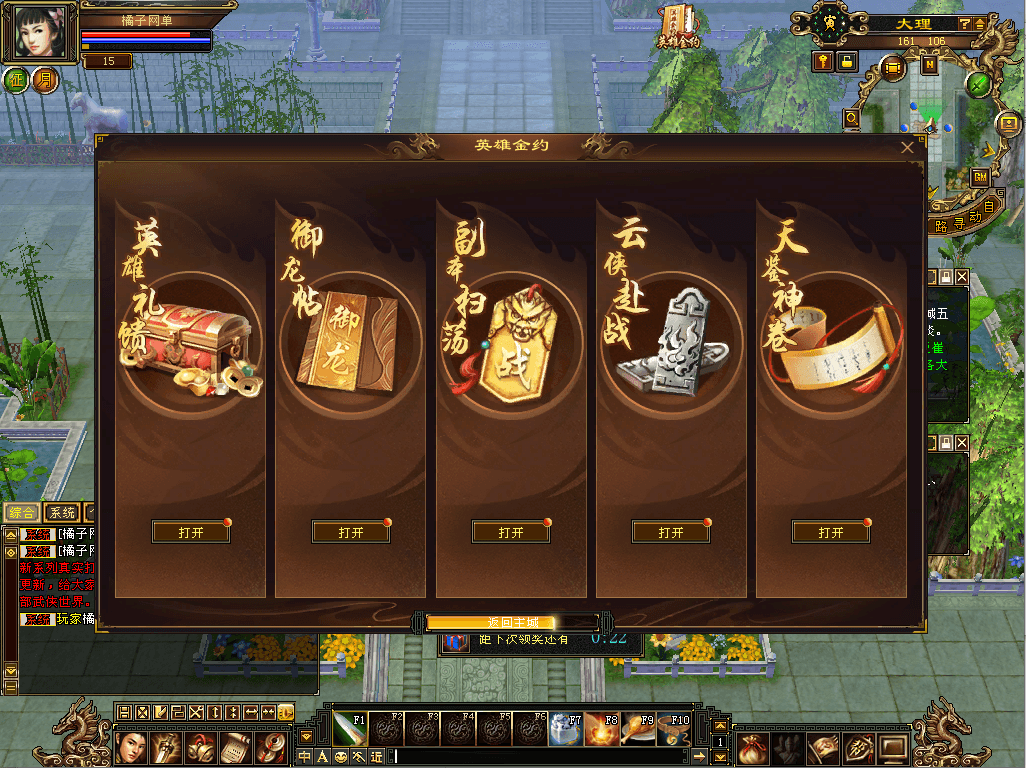The image size is (1026, 768).
Task: Open the 英雄金约 book icon
Action: coord(677,26)
